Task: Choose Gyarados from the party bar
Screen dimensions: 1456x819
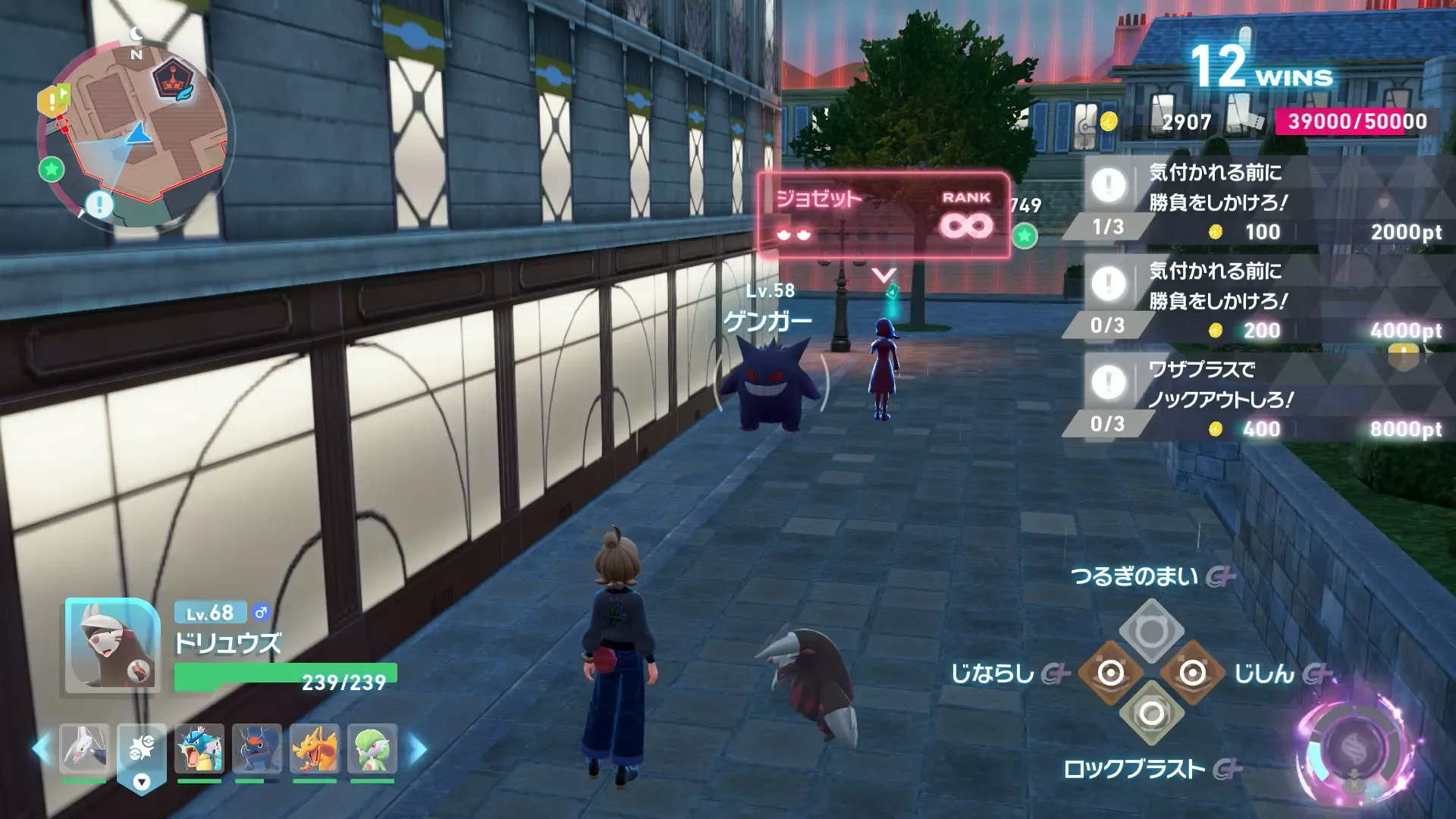Action: coord(199,748)
